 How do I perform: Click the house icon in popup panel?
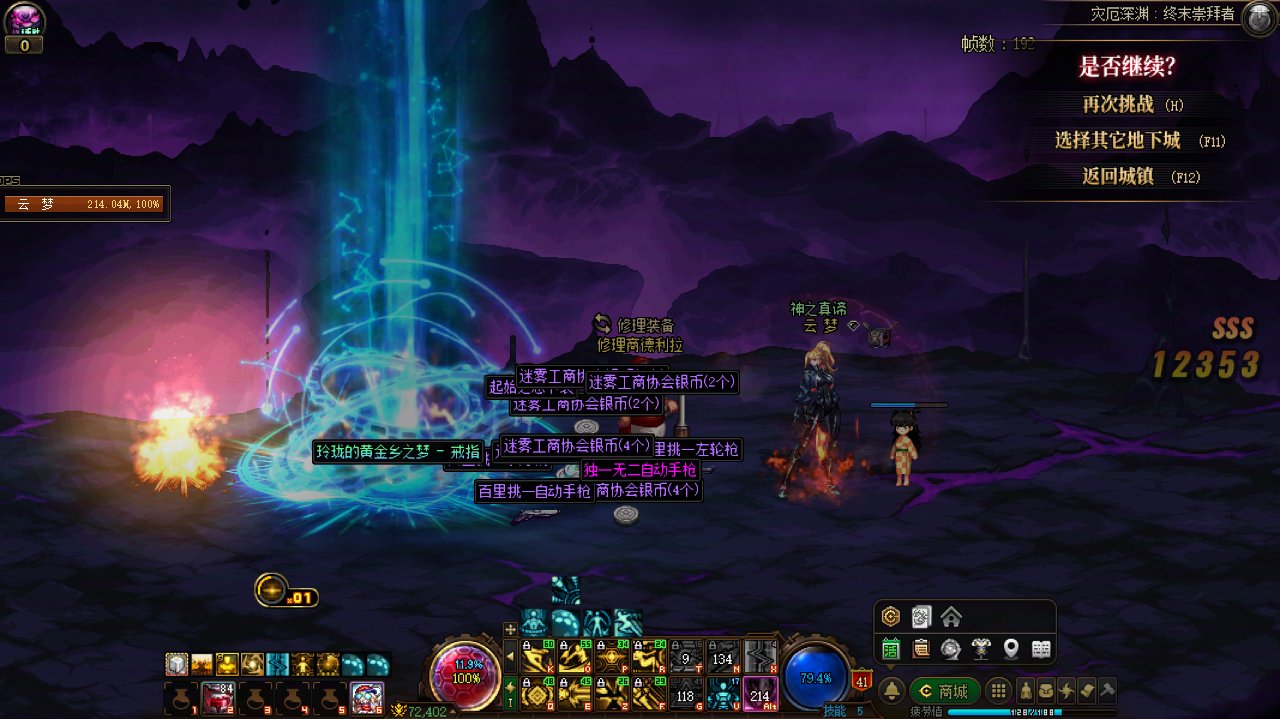(951, 616)
